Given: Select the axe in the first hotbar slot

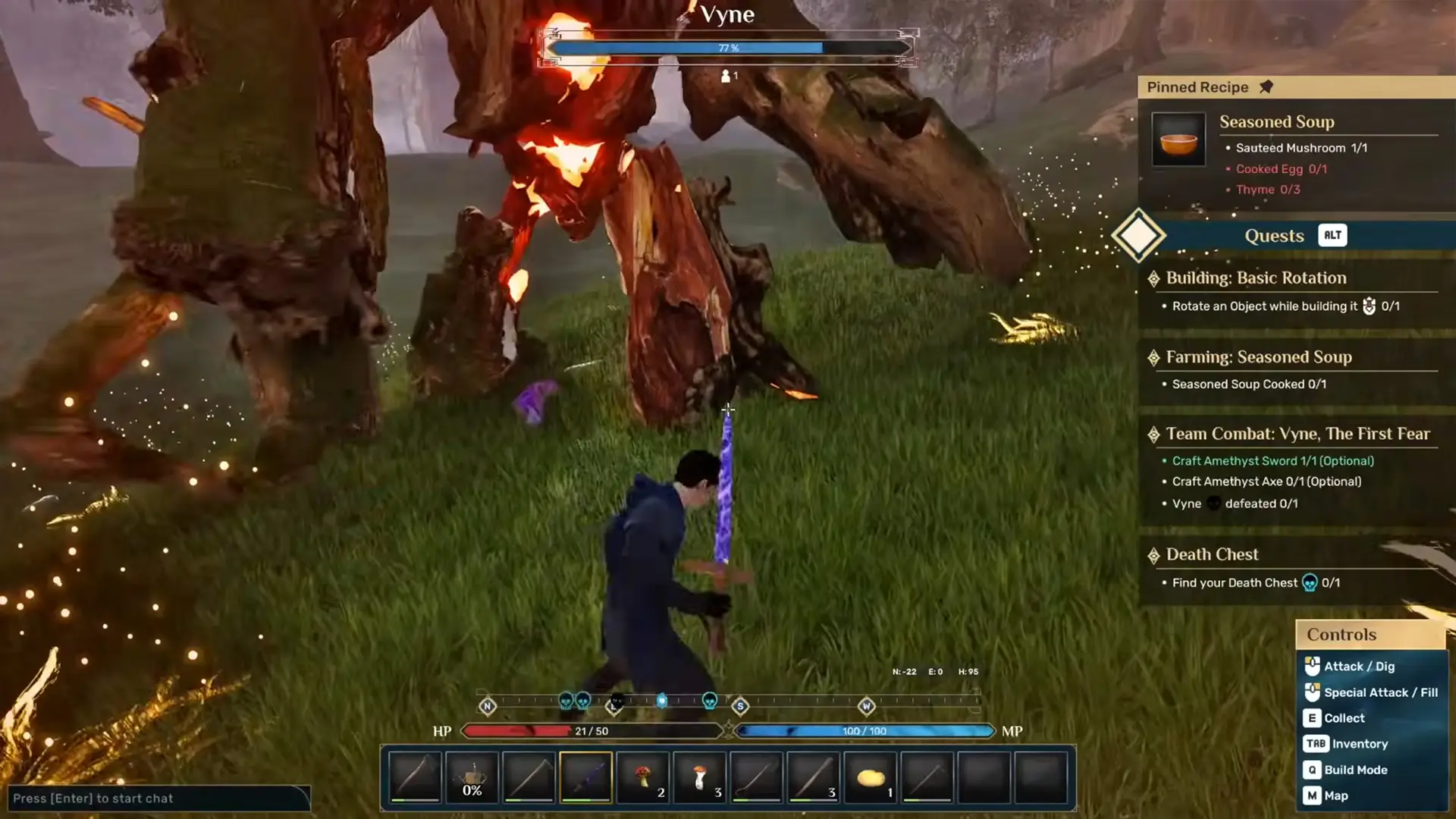Looking at the screenshot, I should point(415,777).
